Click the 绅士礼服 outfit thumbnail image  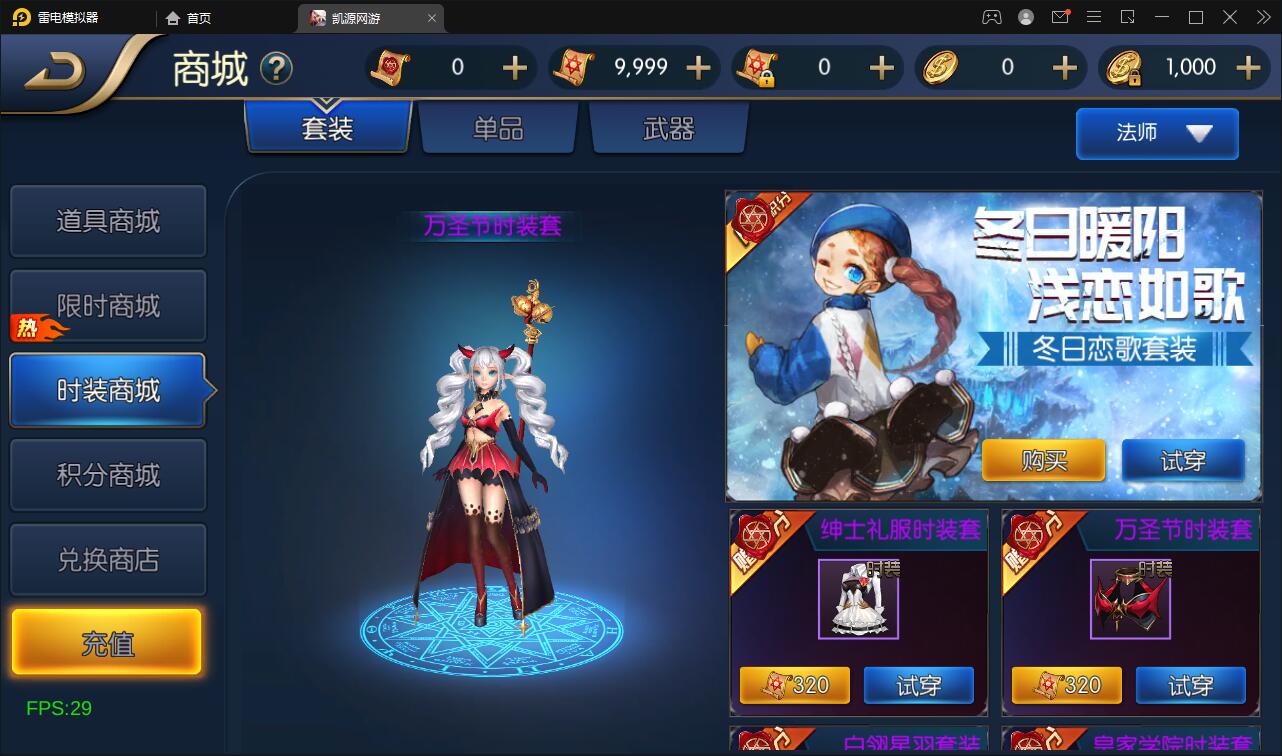click(859, 599)
